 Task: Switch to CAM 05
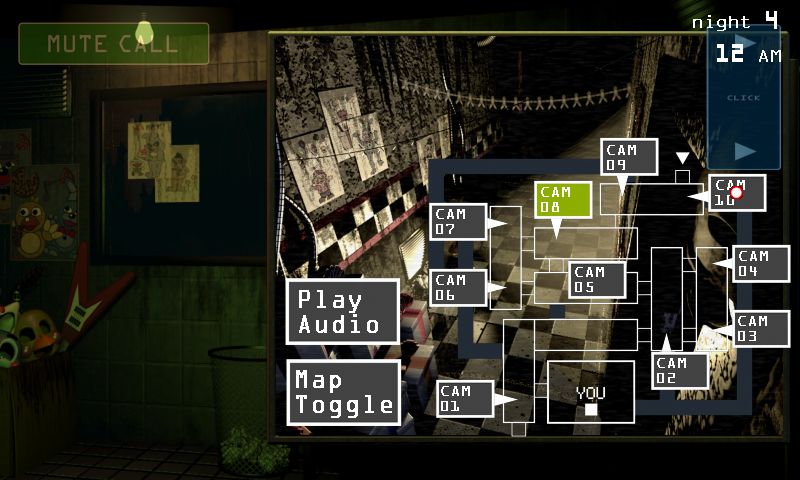click(597, 280)
